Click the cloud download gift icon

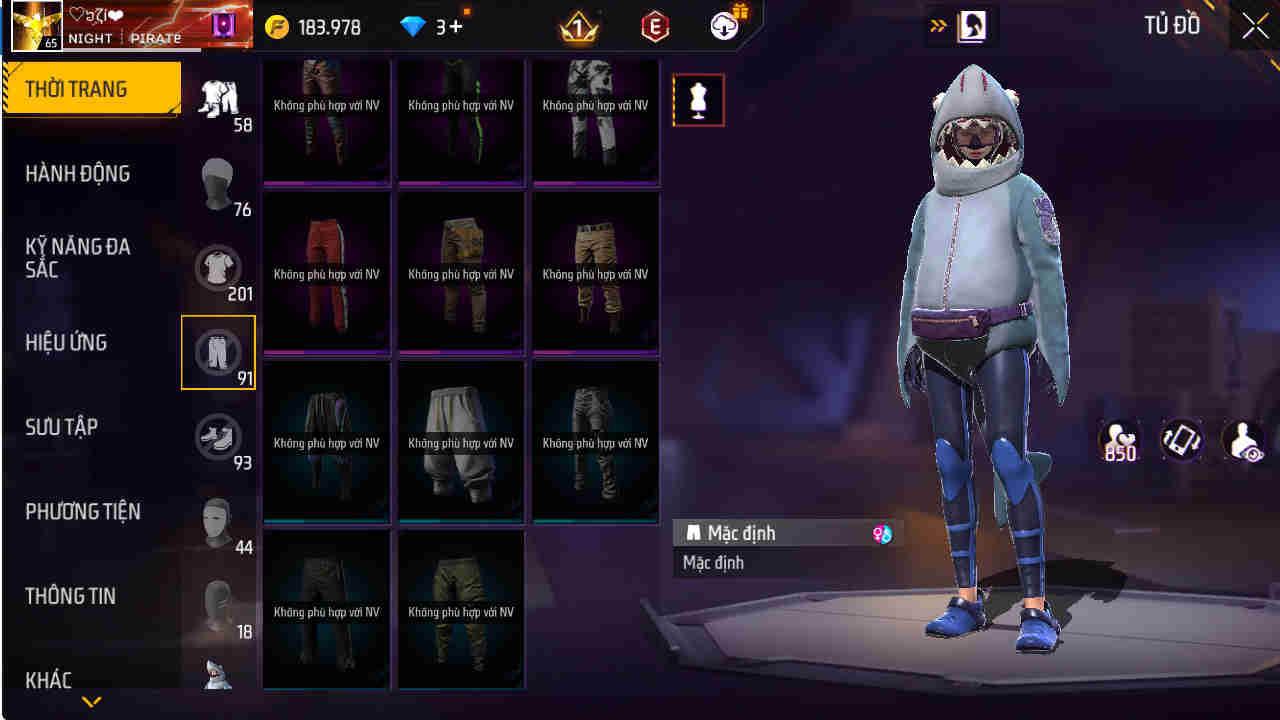point(722,26)
